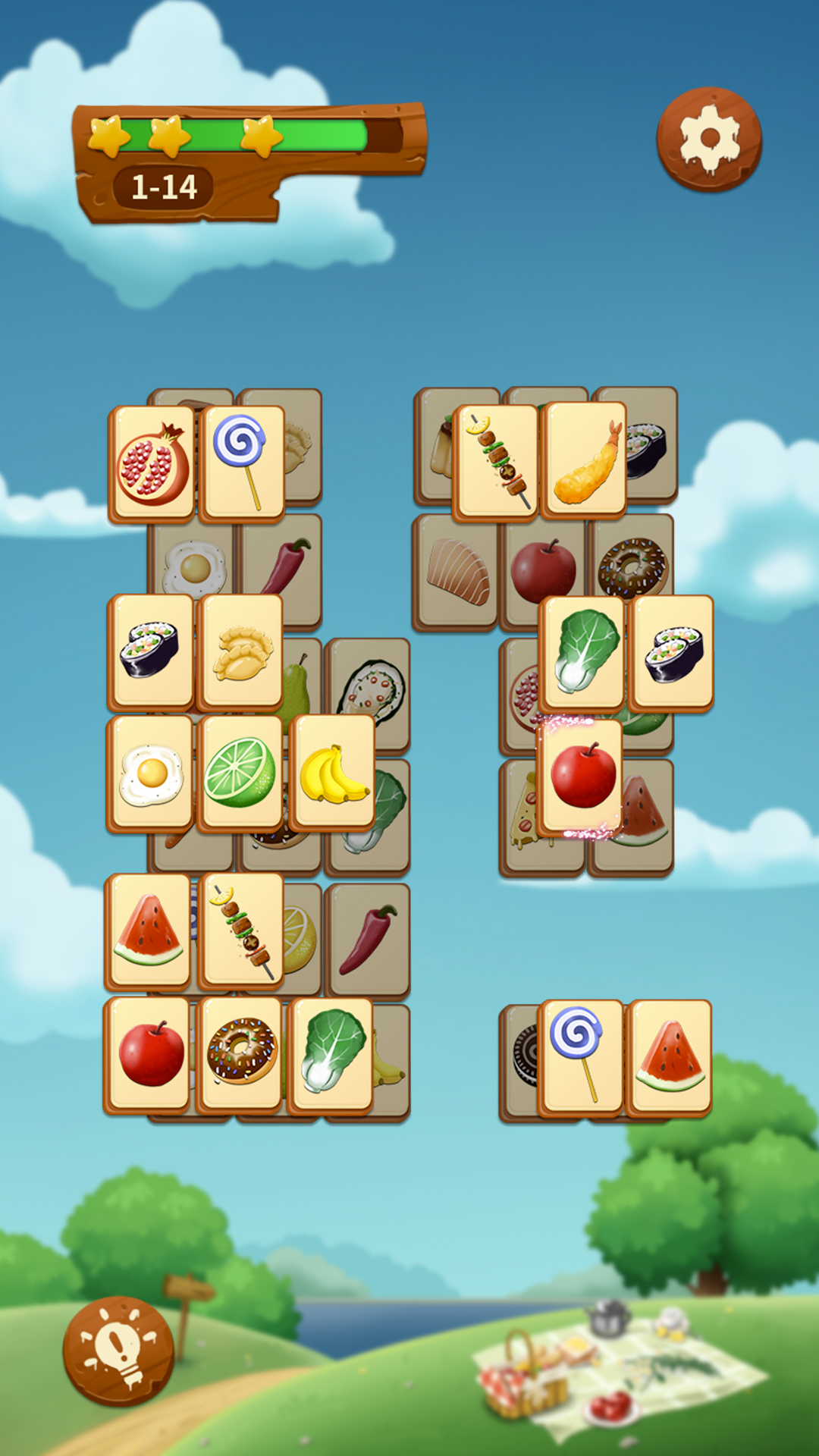This screenshot has height=1456, width=819.
Task: Select the pomegranate tile
Action: point(152,464)
